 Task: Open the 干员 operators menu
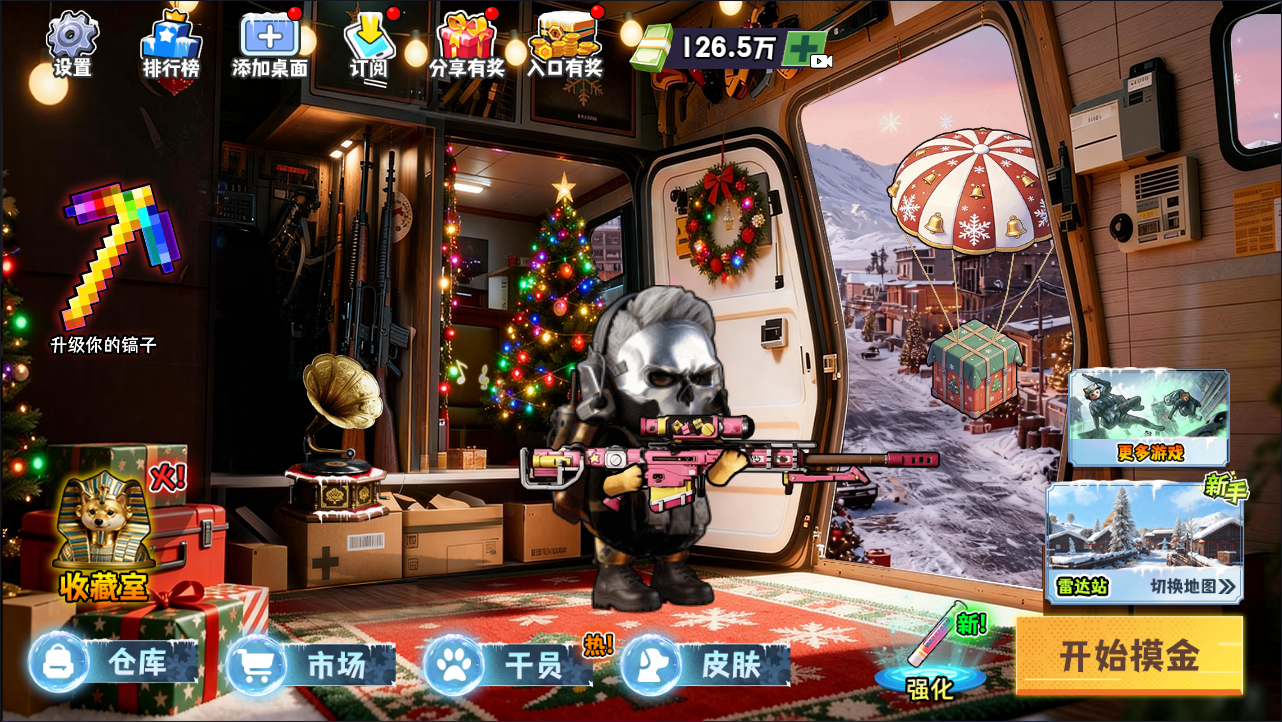tap(508, 664)
